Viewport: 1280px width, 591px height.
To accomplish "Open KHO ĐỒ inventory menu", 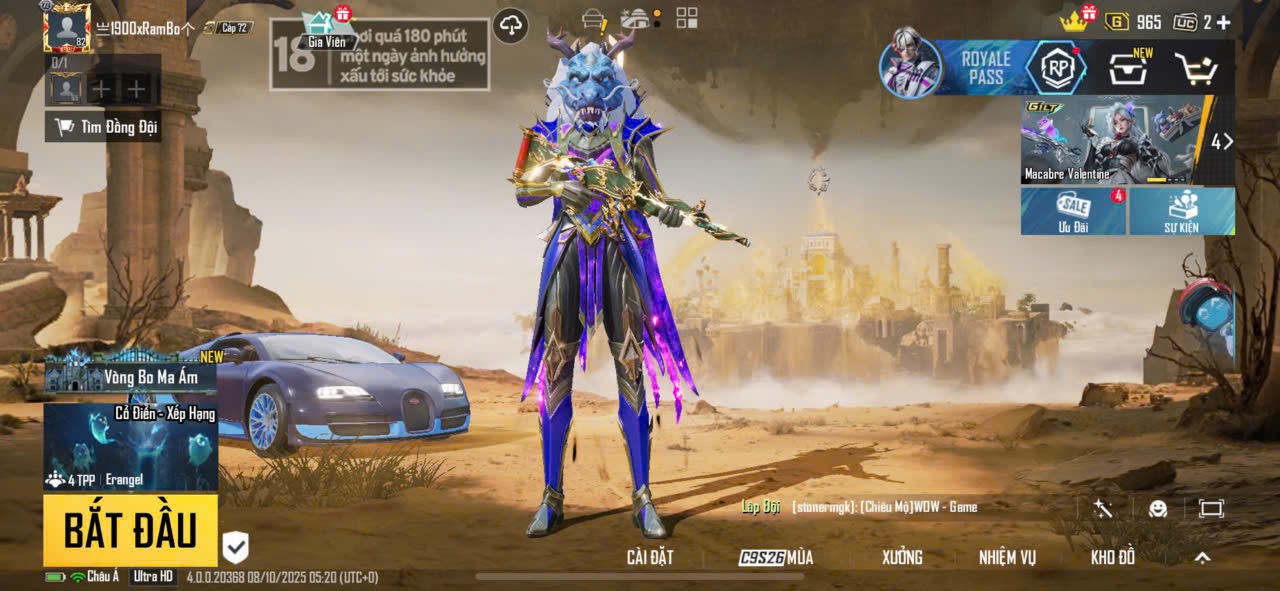I will coord(1113,558).
